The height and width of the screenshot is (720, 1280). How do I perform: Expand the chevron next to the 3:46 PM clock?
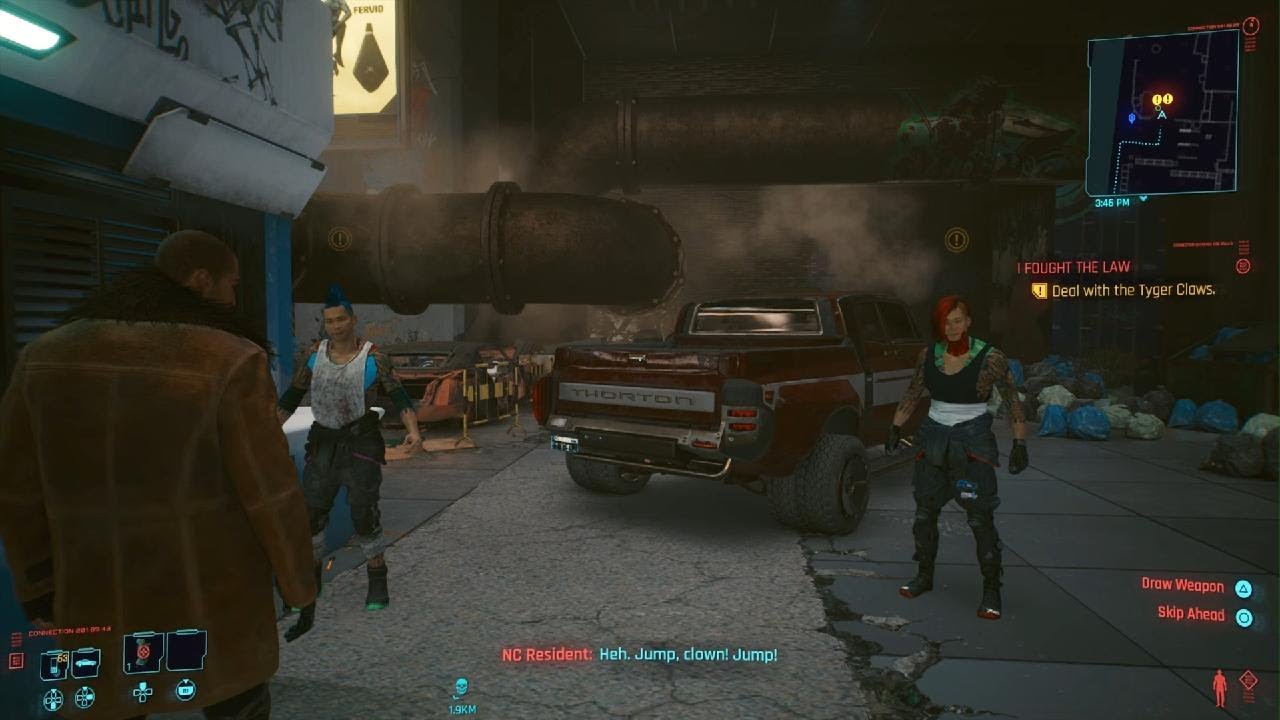[1143, 200]
